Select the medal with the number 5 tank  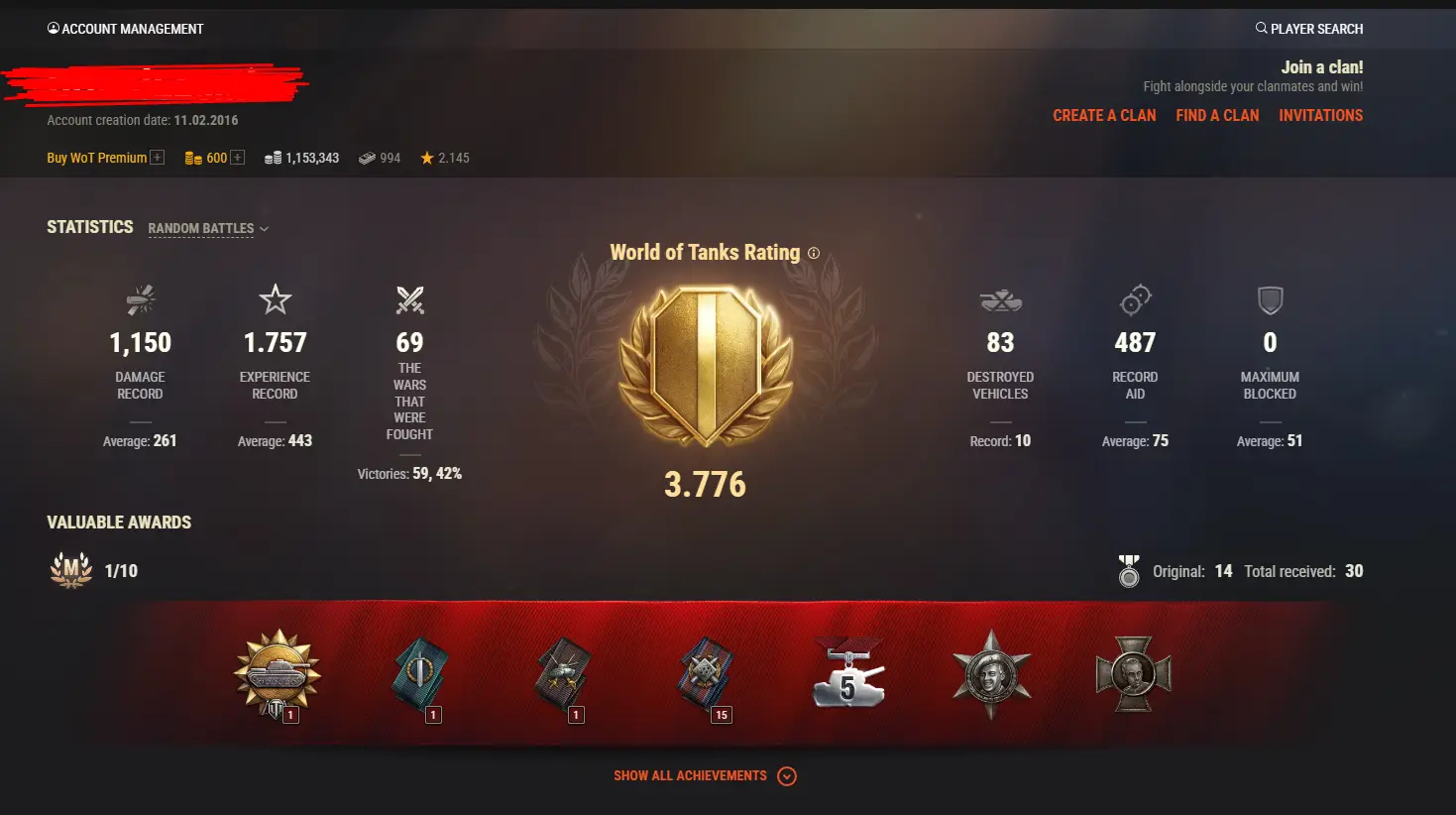[848, 672]
